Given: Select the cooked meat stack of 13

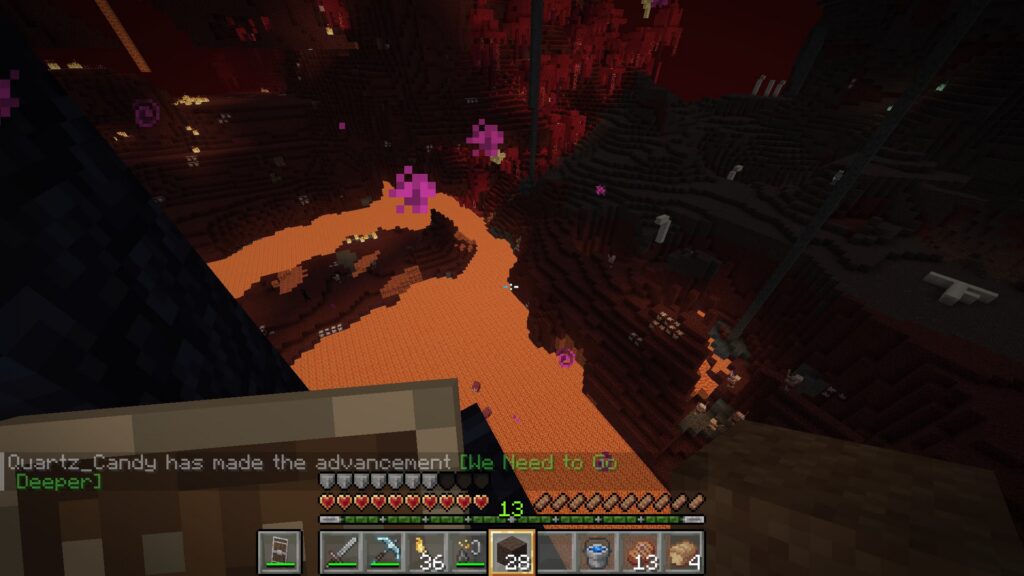Looking at the screenshot, I should [x=641, y=552].
